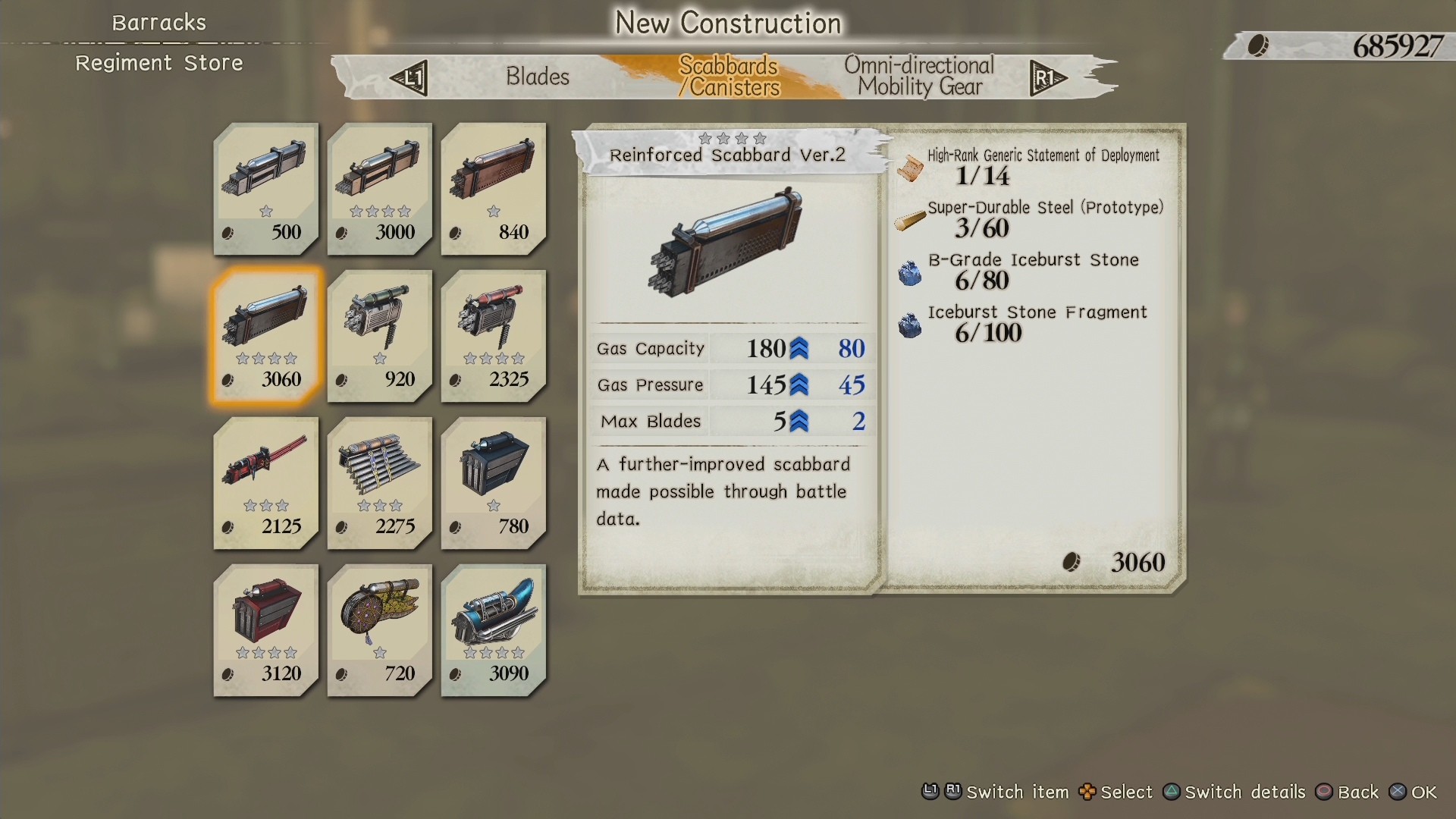Cycle to the next category with right arrow
The width and height of the screenshot is (1456, 819).
[1047, 77]
